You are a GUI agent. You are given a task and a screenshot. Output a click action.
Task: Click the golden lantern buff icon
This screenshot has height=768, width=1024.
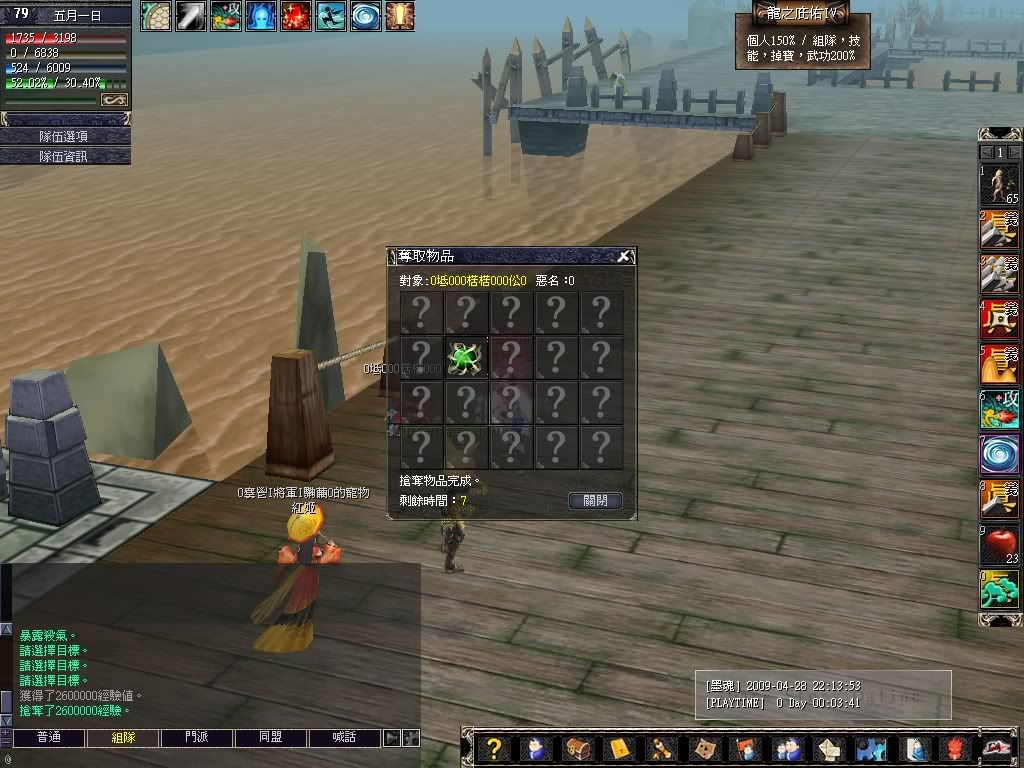point(401,16)
